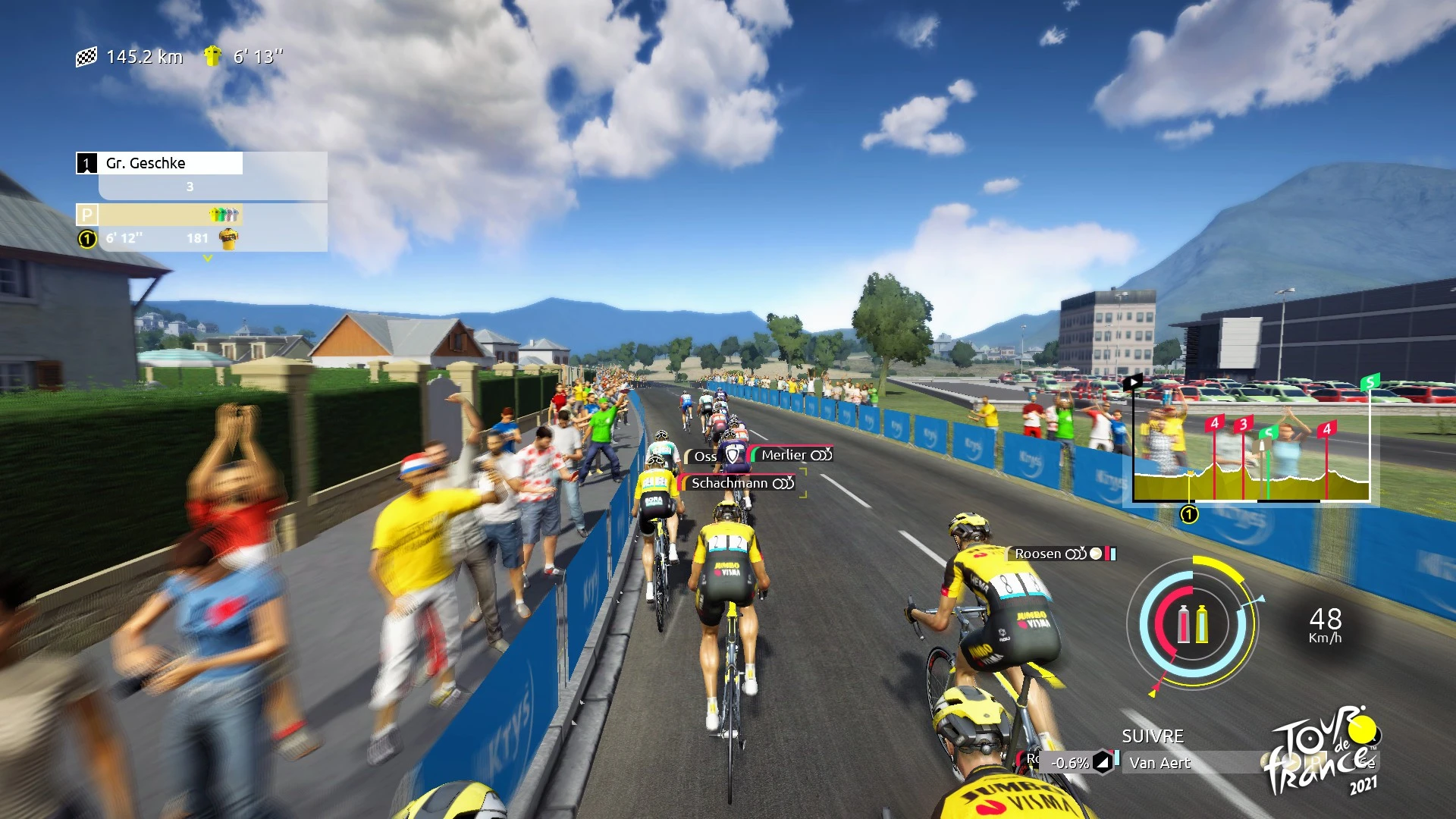Screen dimensions: 1456x819
Task: Choose the Oss rider name tag
Action: 704,457
